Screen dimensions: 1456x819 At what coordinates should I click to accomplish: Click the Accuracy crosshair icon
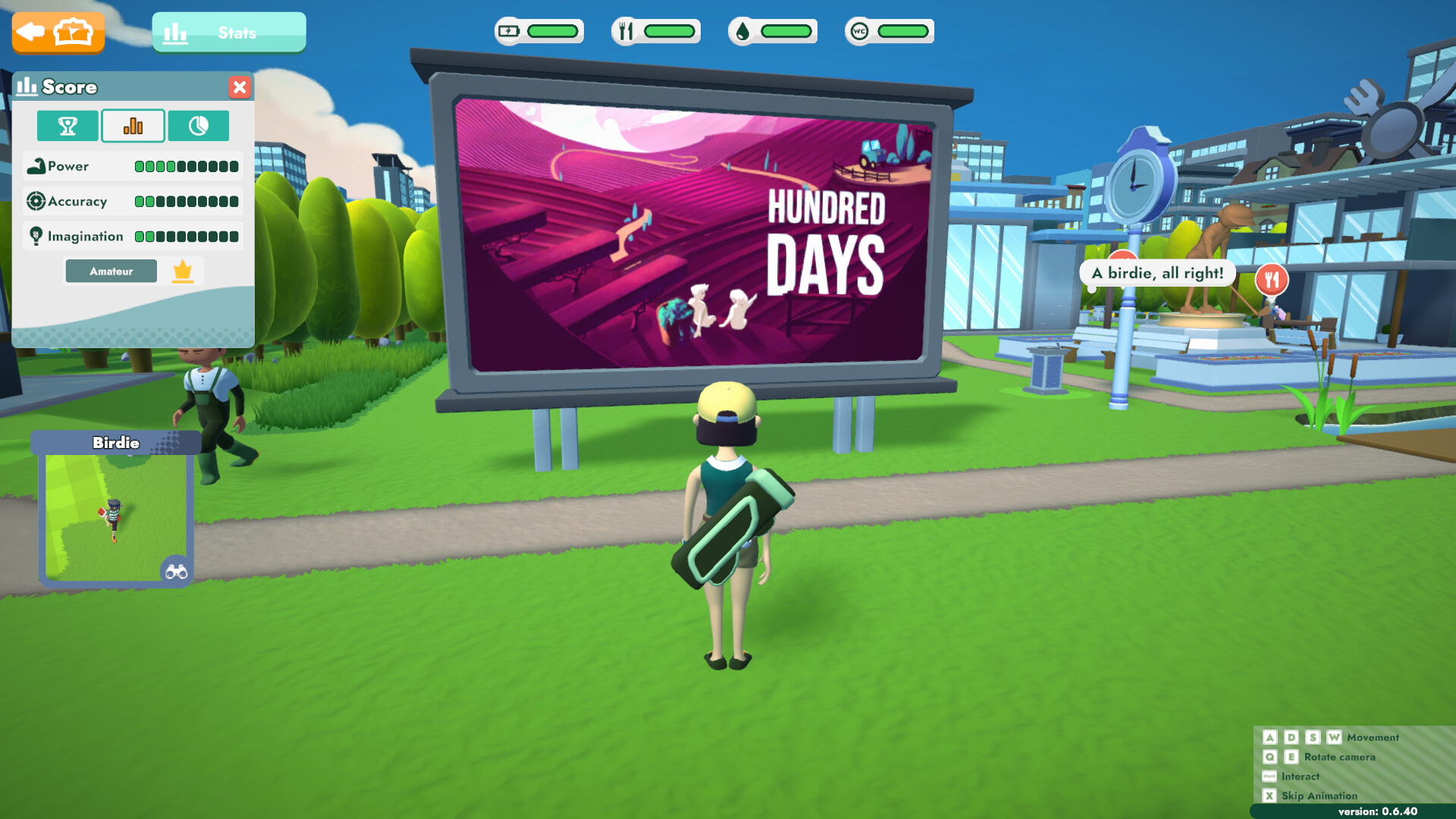(x=36, y=201)
